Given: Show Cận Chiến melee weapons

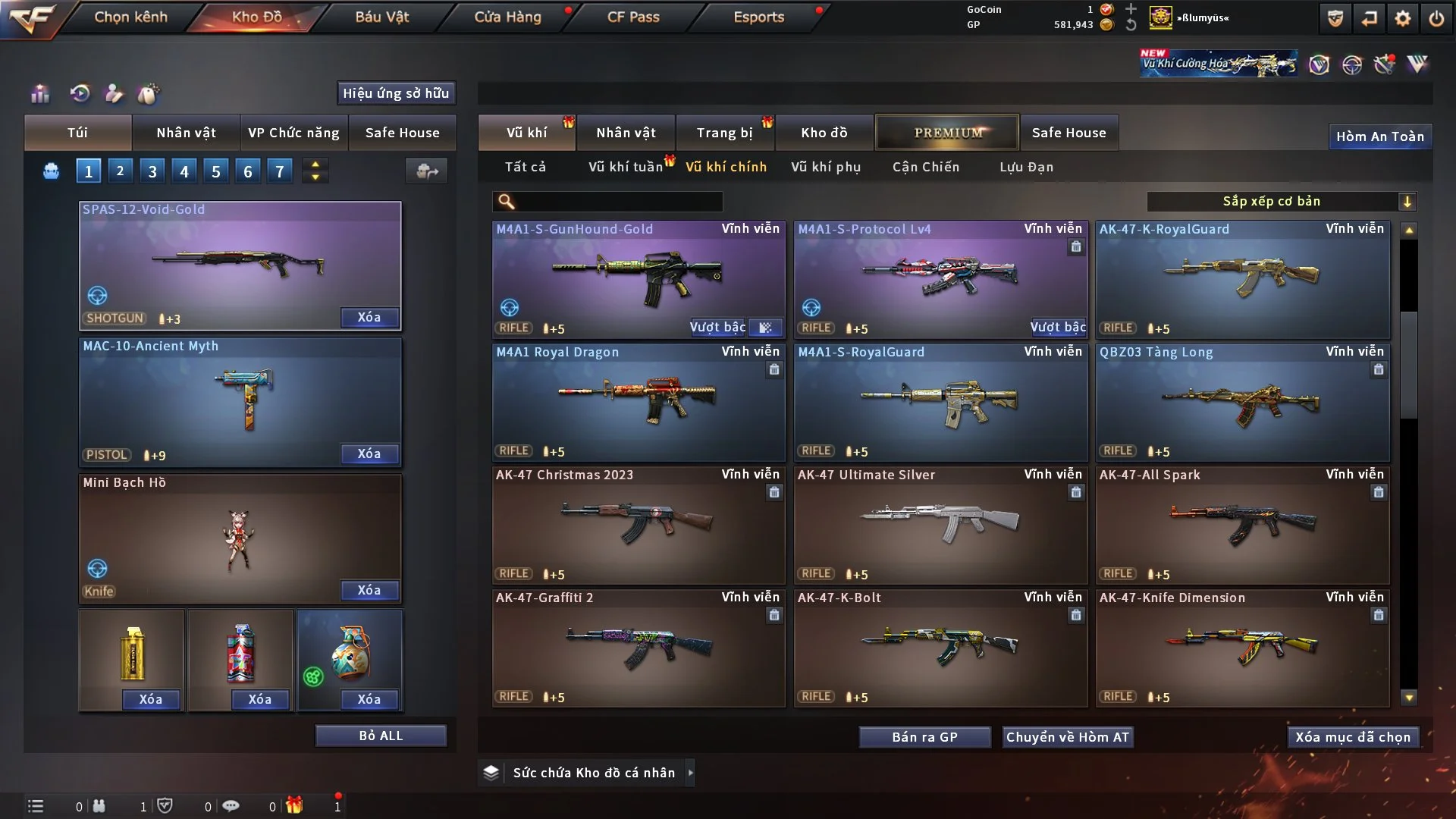Looking at the screenshot, I should tap(926, 167).
